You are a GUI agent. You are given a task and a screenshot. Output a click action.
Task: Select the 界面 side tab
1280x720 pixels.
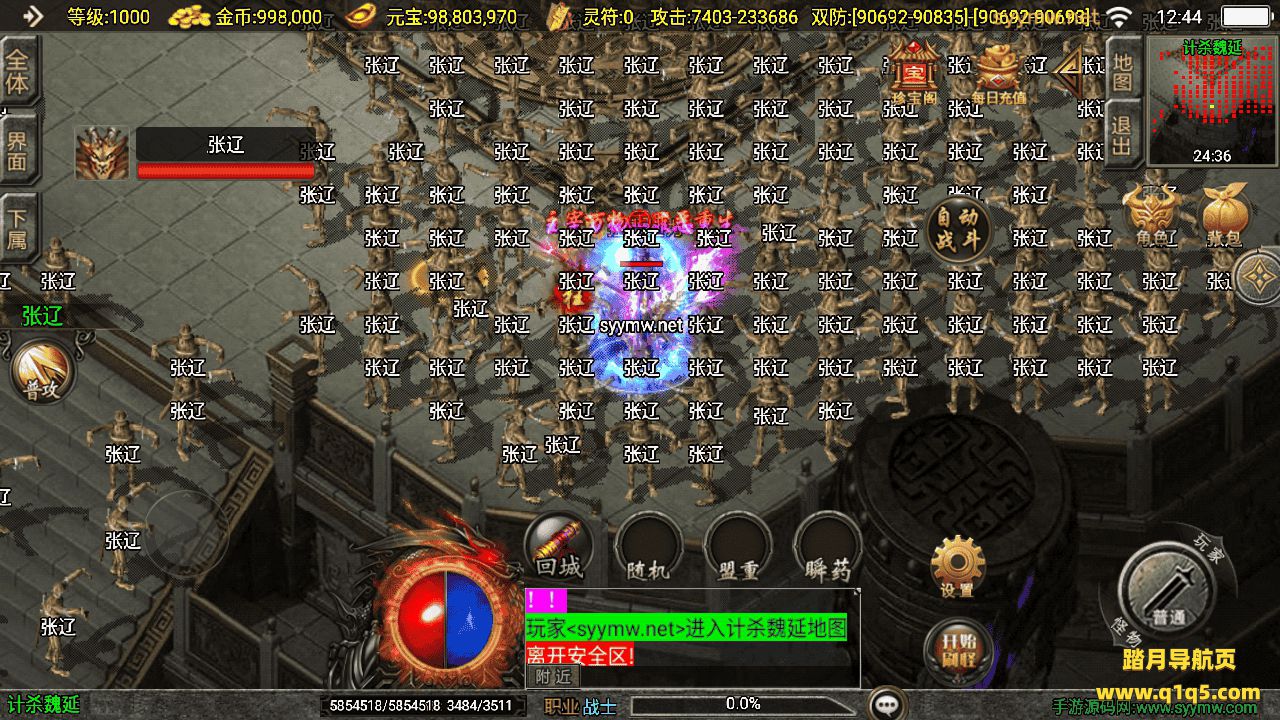(18, 150)
